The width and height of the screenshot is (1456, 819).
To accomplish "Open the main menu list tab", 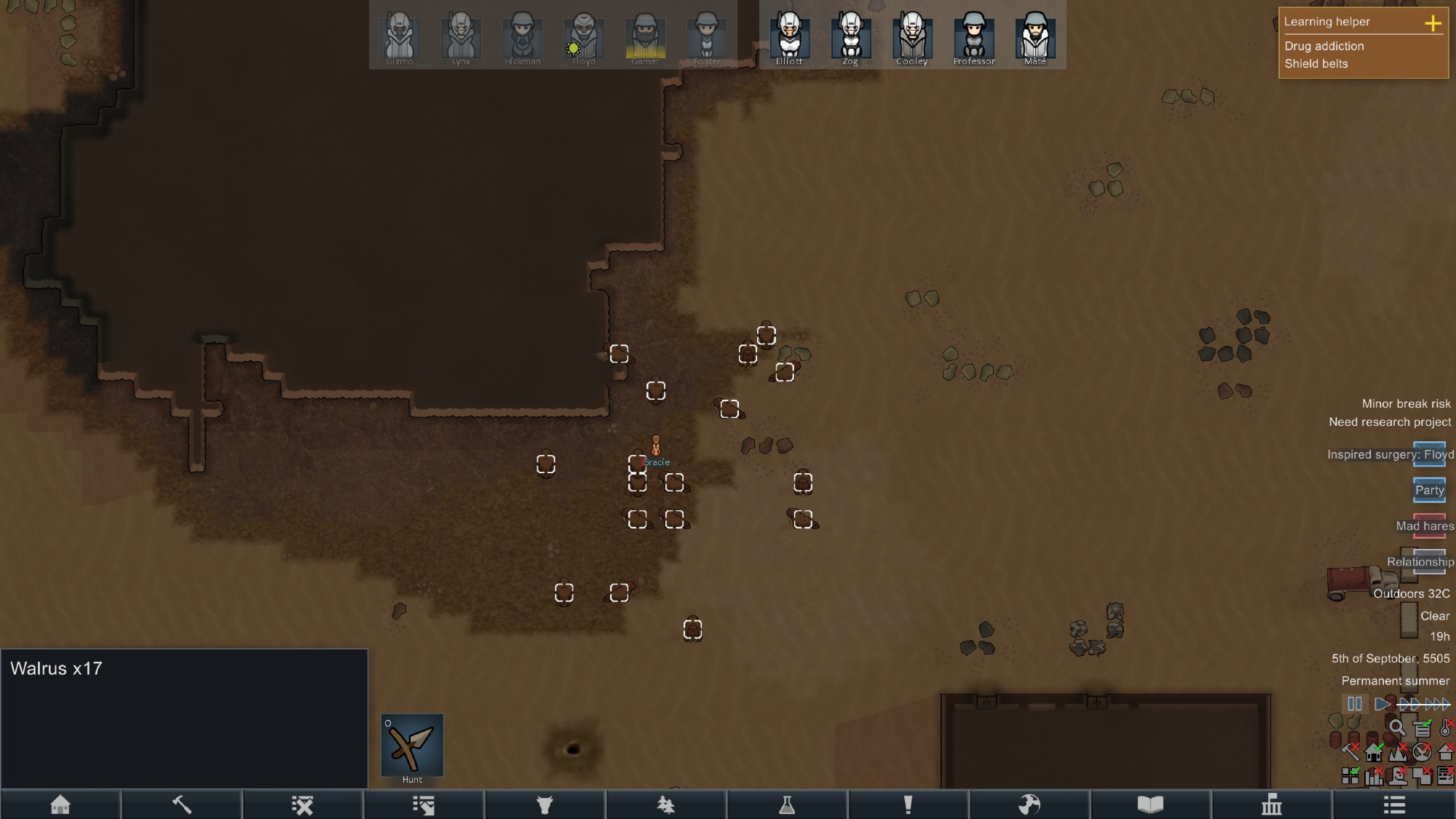I will point(1394,804).
